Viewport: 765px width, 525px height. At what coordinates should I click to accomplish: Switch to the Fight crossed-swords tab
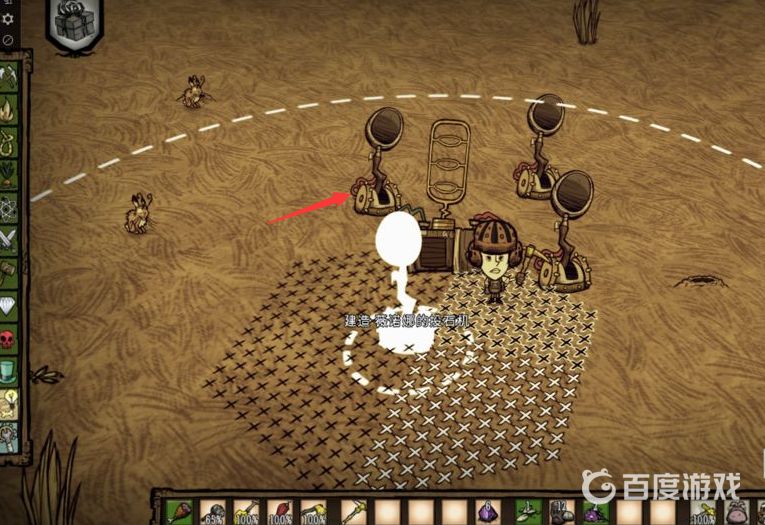tap(8, 239)
